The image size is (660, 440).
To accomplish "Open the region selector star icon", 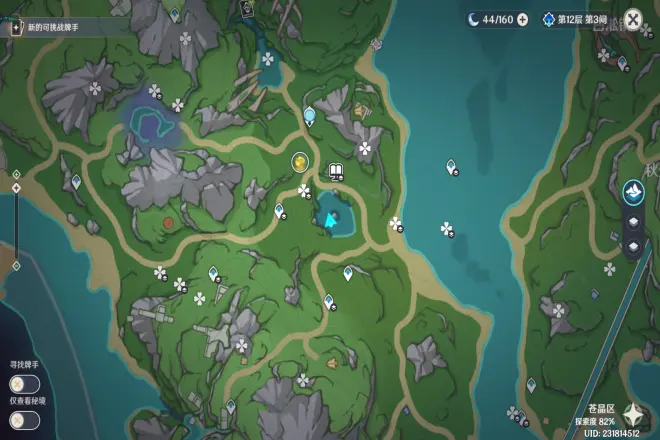I will click(632, 413).
